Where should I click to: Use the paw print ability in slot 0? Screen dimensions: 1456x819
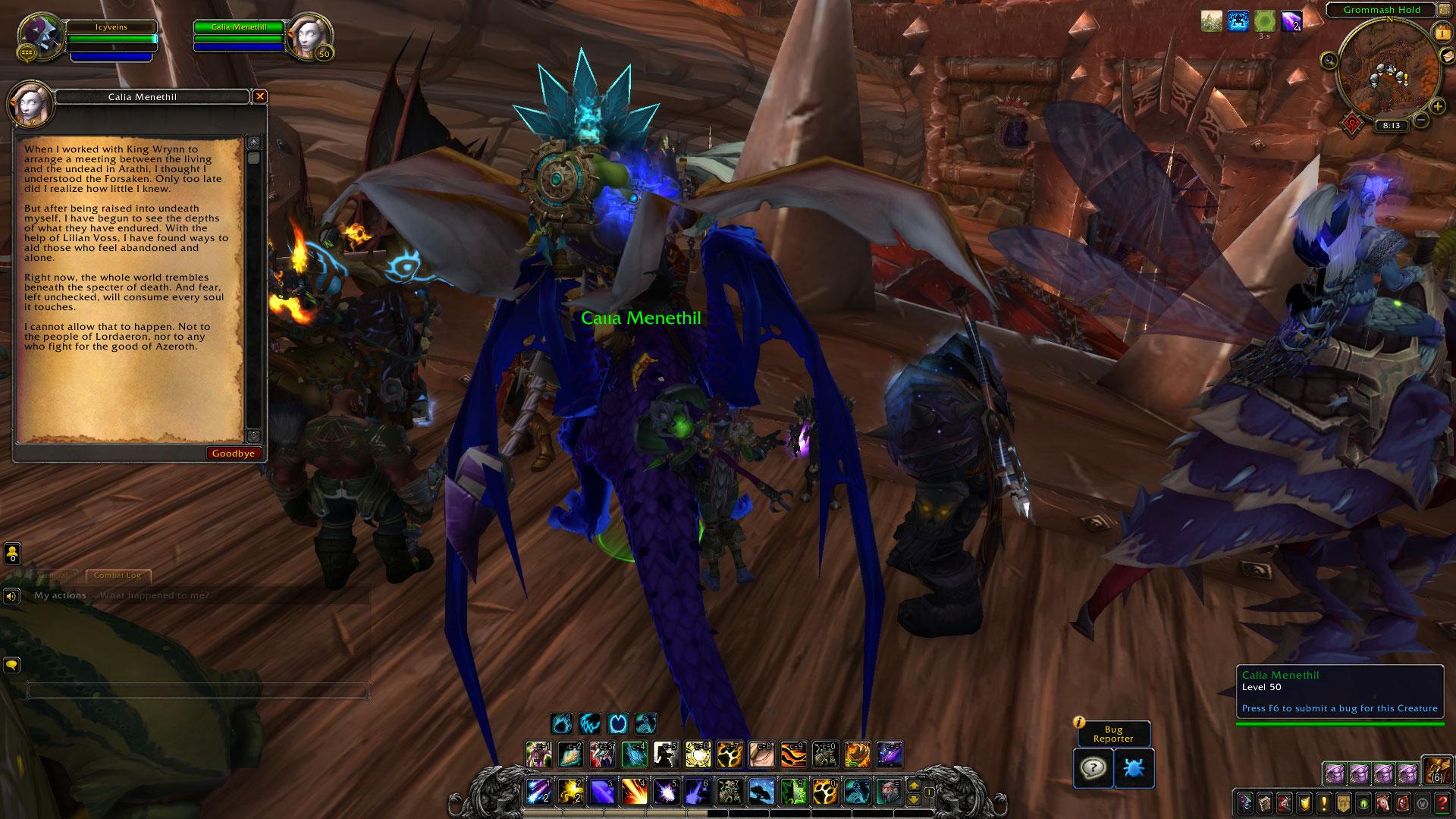click(825, 792)
